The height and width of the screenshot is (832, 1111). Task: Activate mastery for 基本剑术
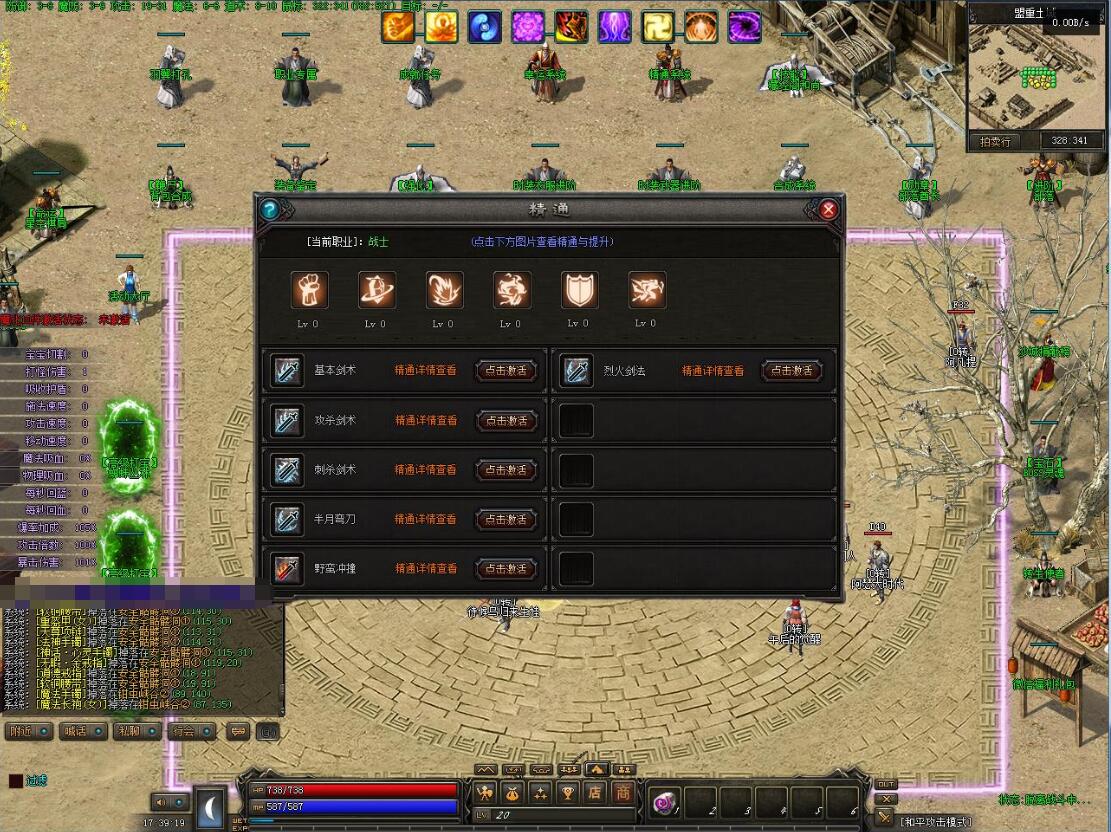click(x=506, y=371)
